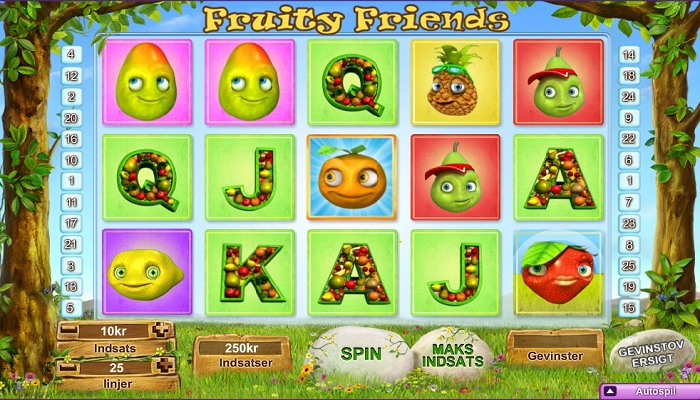This screenshot has width=700, height=400.
Task: Click payline marker 25
Action: 628,265
